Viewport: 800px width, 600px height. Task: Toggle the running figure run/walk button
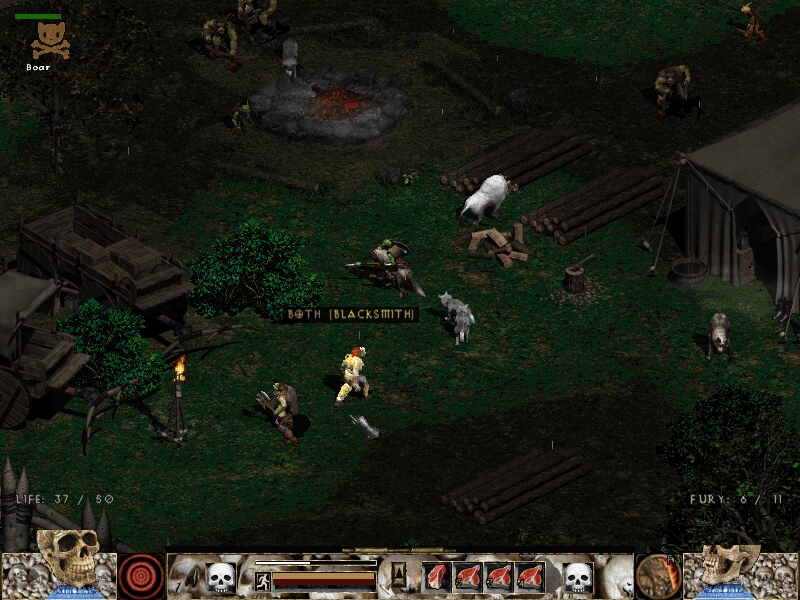(x=263, y=581)
